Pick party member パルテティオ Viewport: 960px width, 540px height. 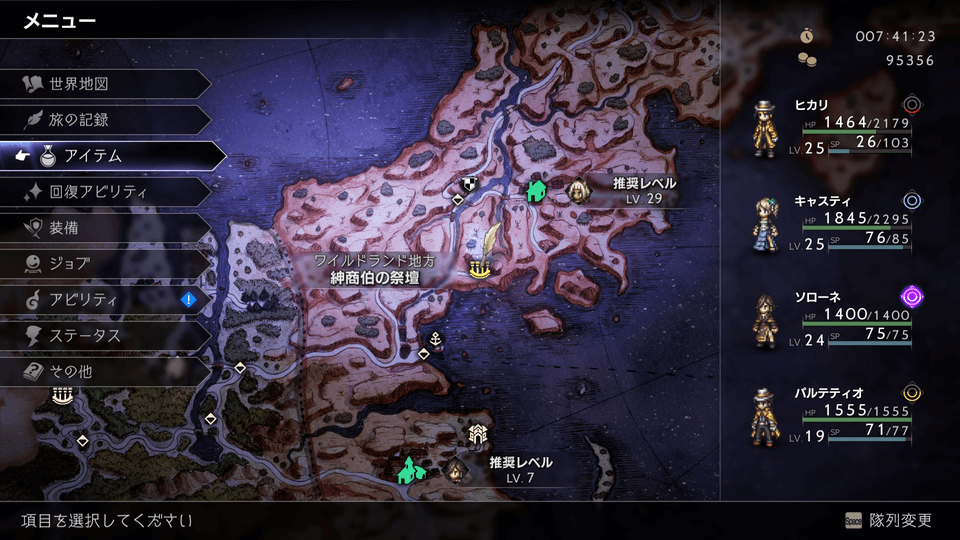(840, 414)
